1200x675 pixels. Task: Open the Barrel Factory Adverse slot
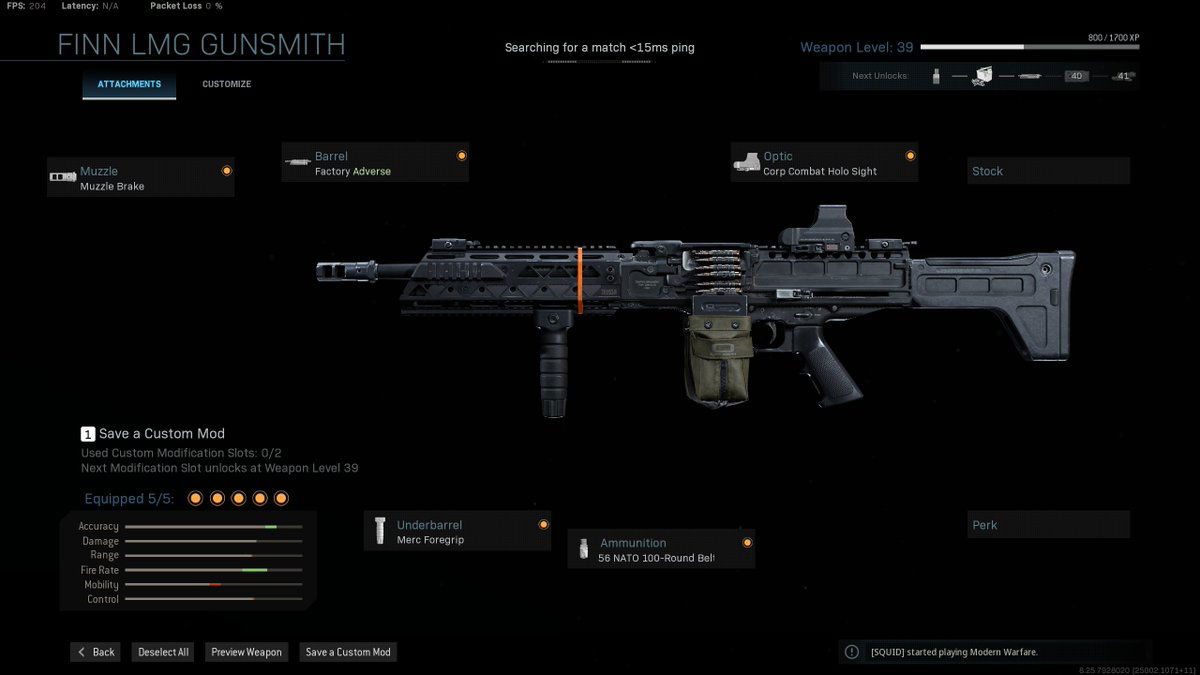tap(375, 163)
